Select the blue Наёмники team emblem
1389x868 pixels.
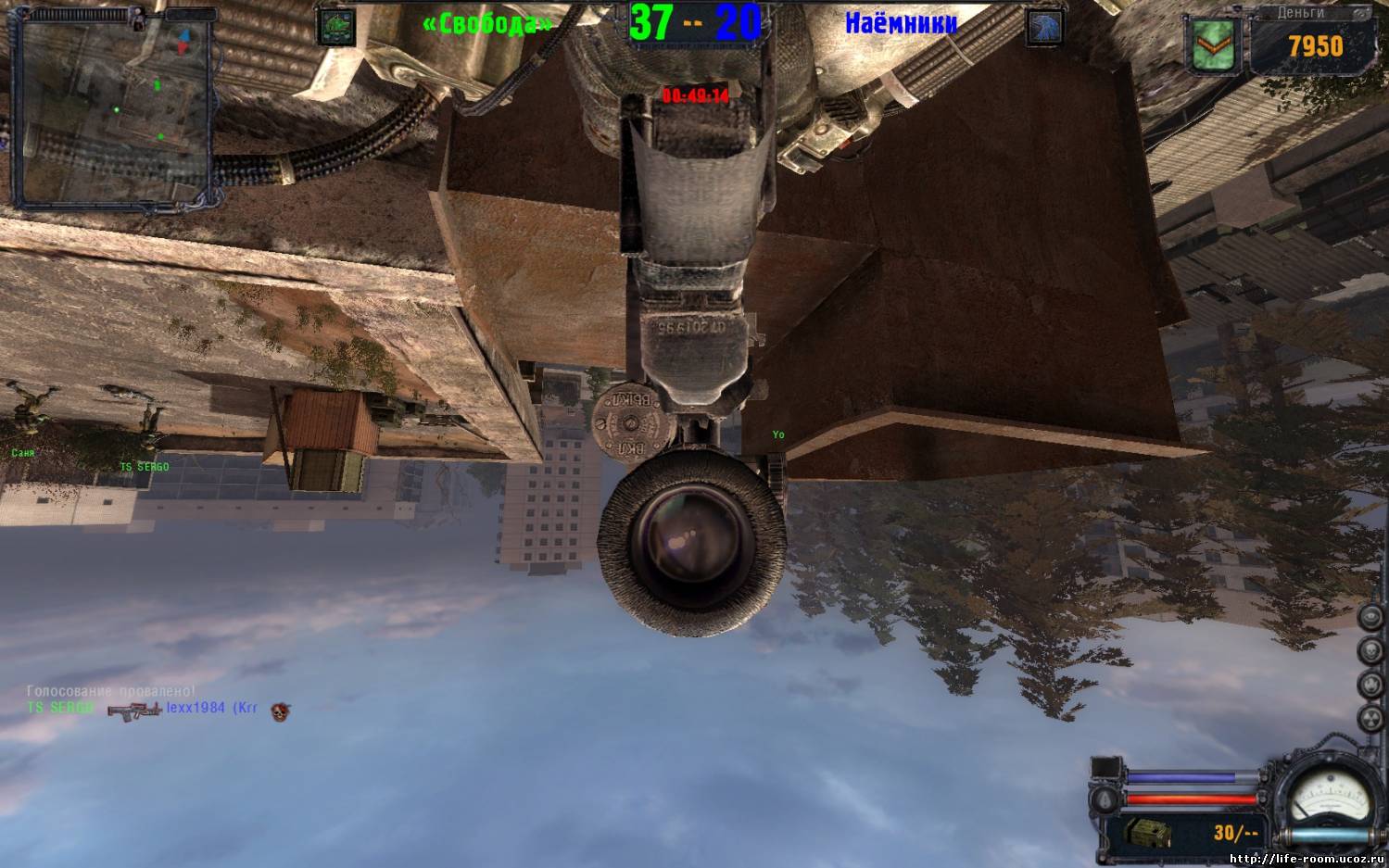click(1044, 27)
